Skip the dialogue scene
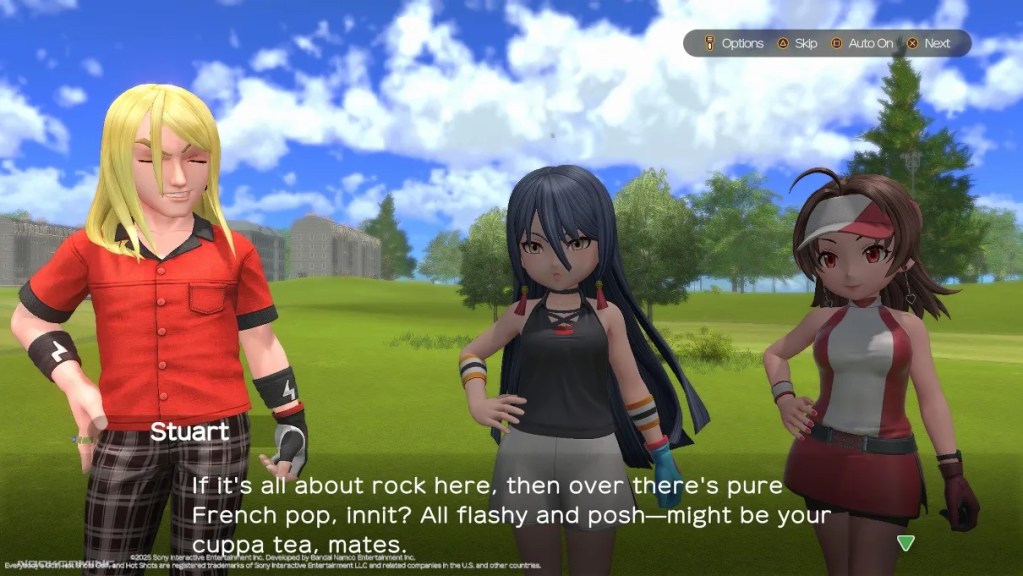 coord(805,44)
